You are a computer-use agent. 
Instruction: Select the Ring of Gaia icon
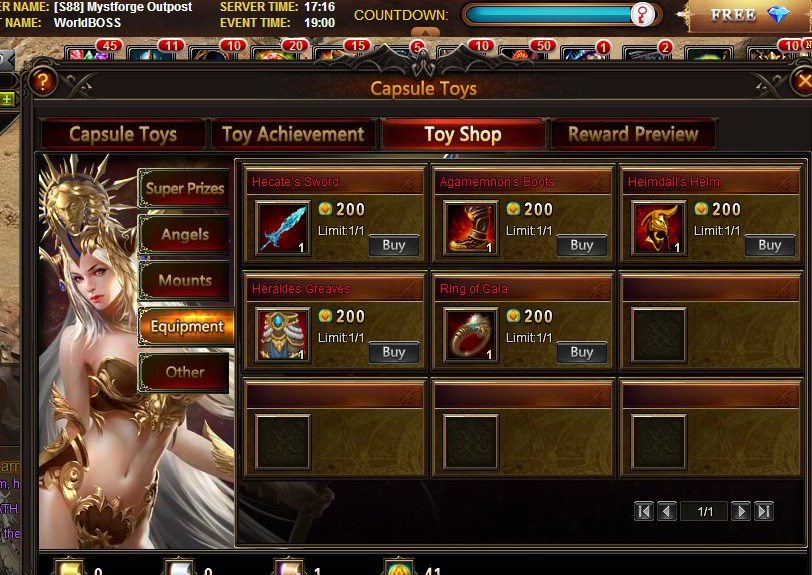(471, 335)
